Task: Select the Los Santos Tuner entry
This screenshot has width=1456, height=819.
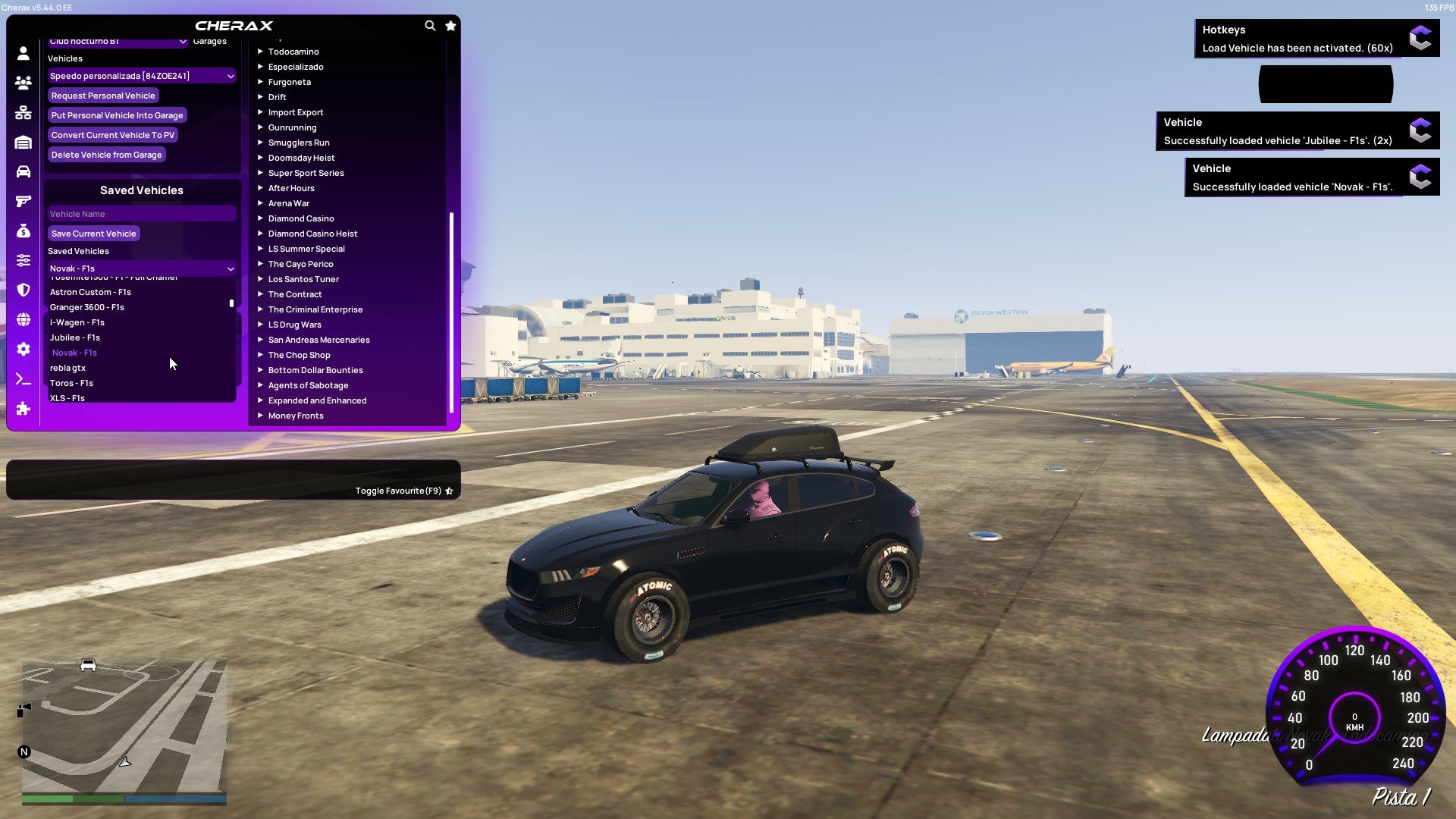Action: click(x=303, y=278)
